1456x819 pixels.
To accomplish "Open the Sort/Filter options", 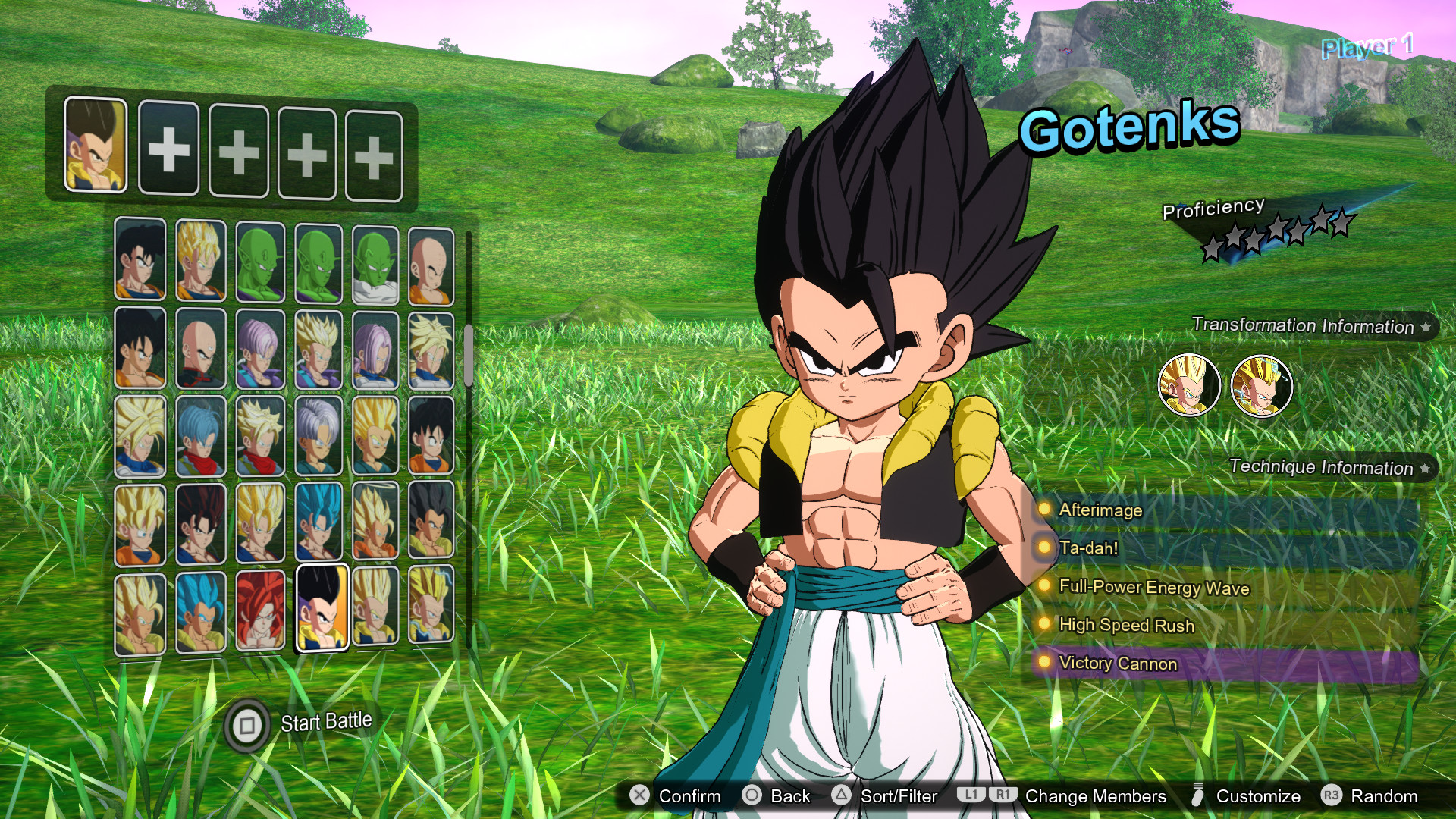I will tap(898, 796).
